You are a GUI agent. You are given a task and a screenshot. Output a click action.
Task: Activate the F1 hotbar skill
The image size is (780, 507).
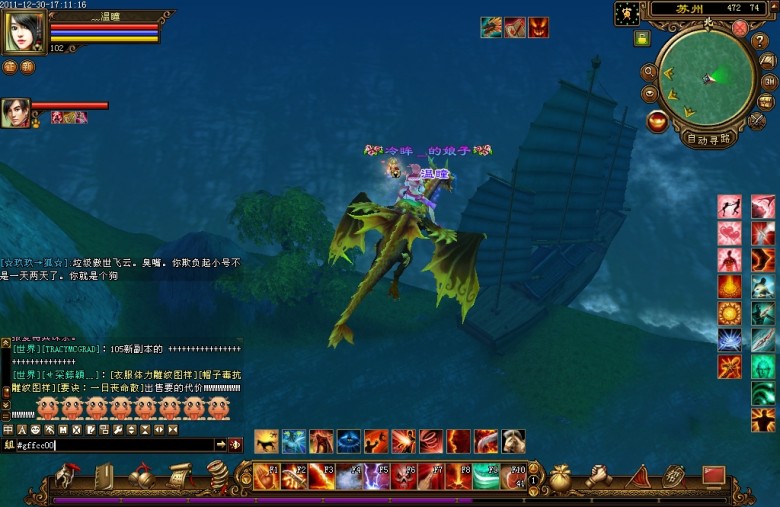pyautogui.click(x=266, y=477)
